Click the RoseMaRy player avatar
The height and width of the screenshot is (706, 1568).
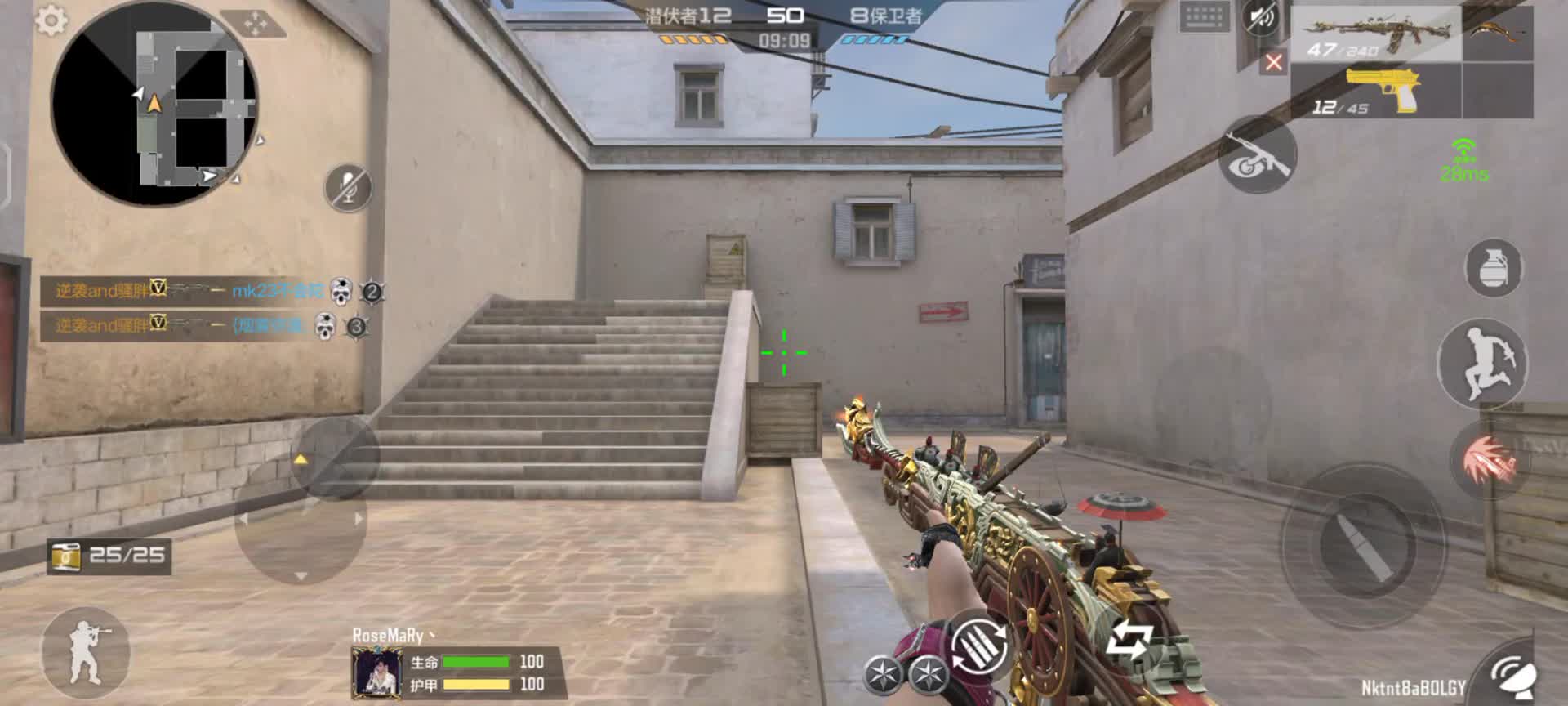click(x=376, y=672)
